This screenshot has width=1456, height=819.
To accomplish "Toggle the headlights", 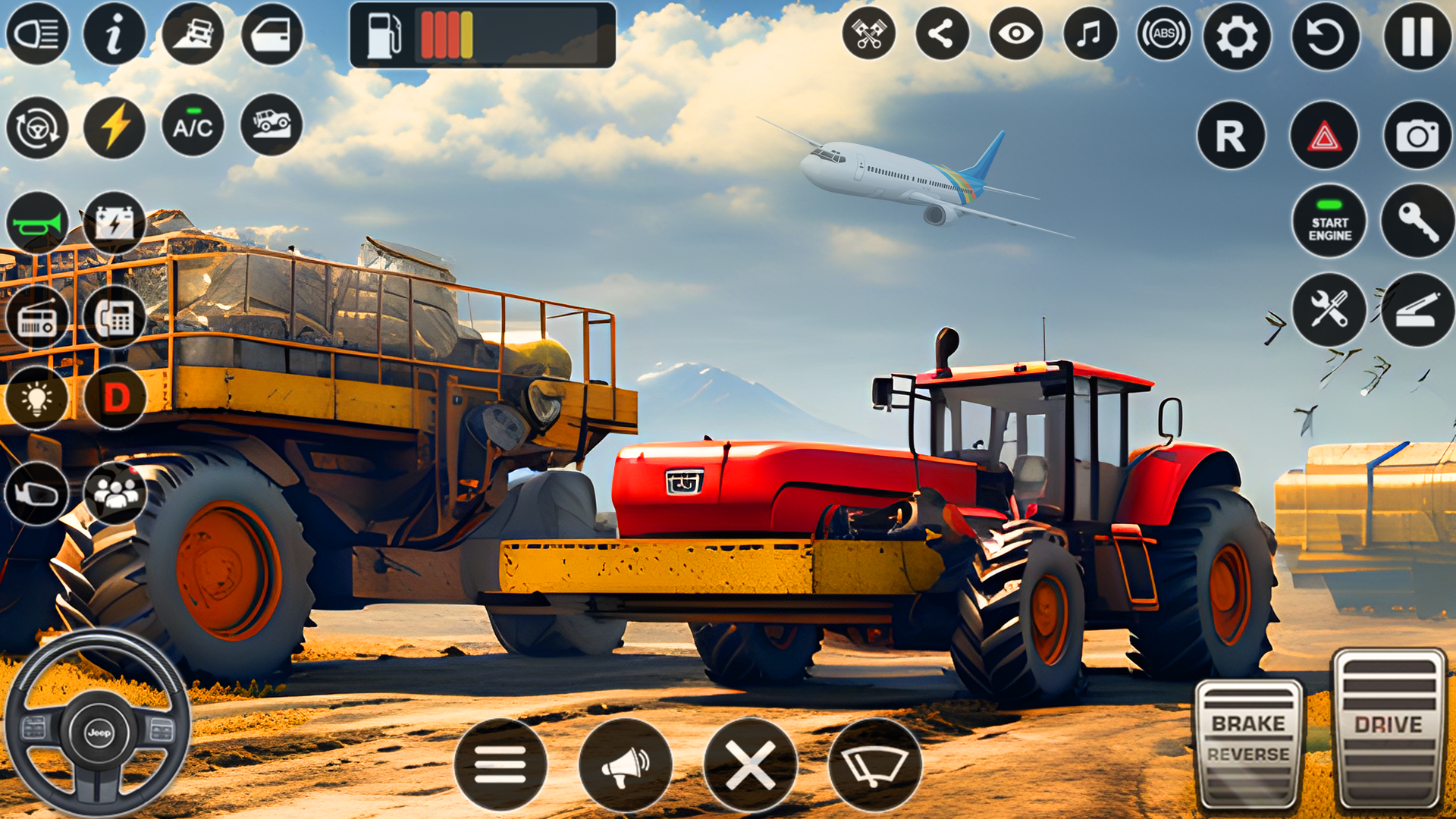I will click(x=36, y=32).
